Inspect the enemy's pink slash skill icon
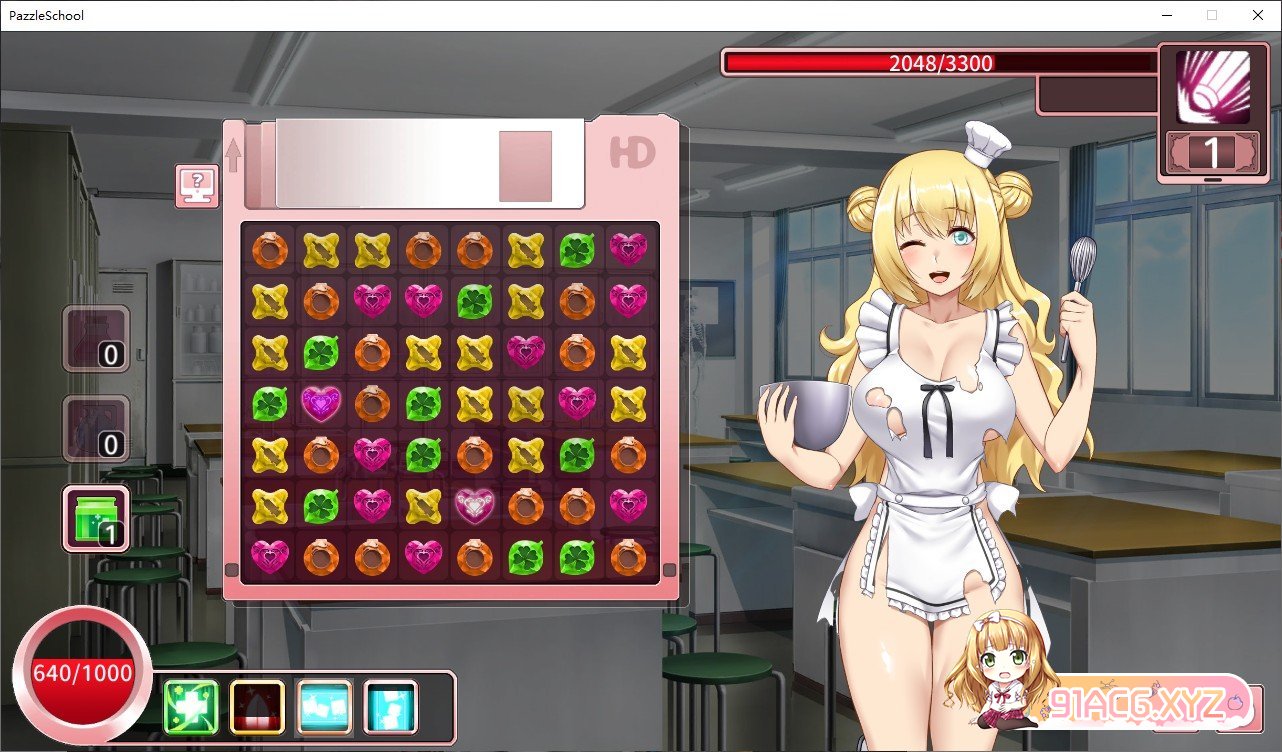This screenshot has width=1282, height=752. point(1211,88)
